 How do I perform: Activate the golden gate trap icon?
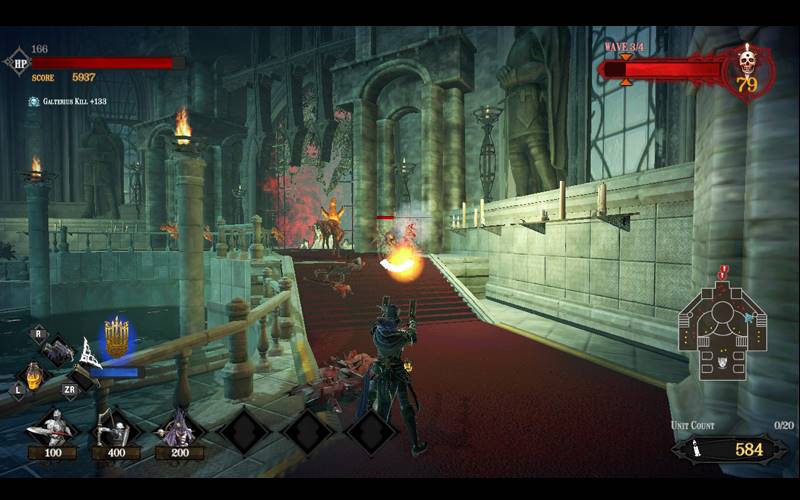point(118,338)
